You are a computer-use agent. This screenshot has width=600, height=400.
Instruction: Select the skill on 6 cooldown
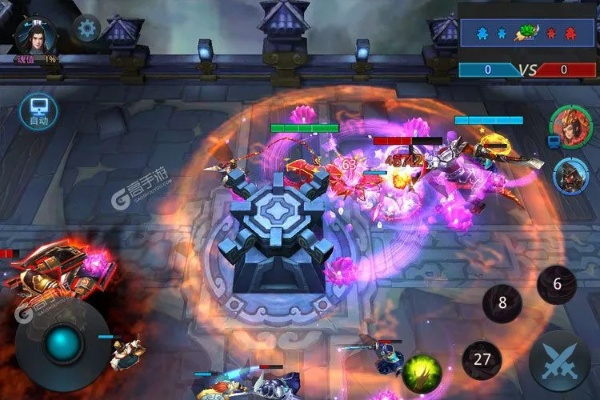tap(557, 284)
